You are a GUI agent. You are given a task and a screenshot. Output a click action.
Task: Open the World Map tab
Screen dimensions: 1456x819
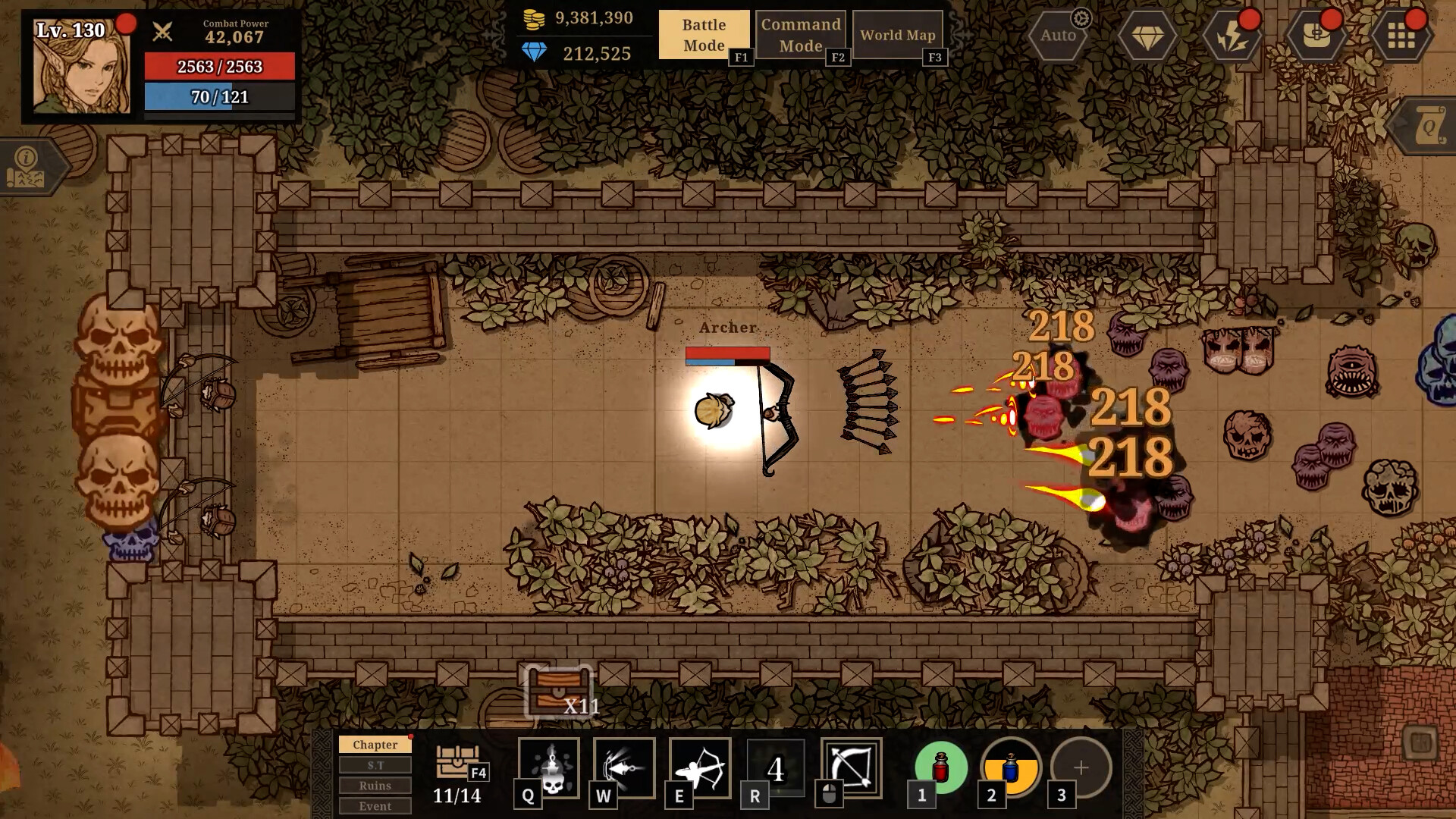[x=897, y=34]
